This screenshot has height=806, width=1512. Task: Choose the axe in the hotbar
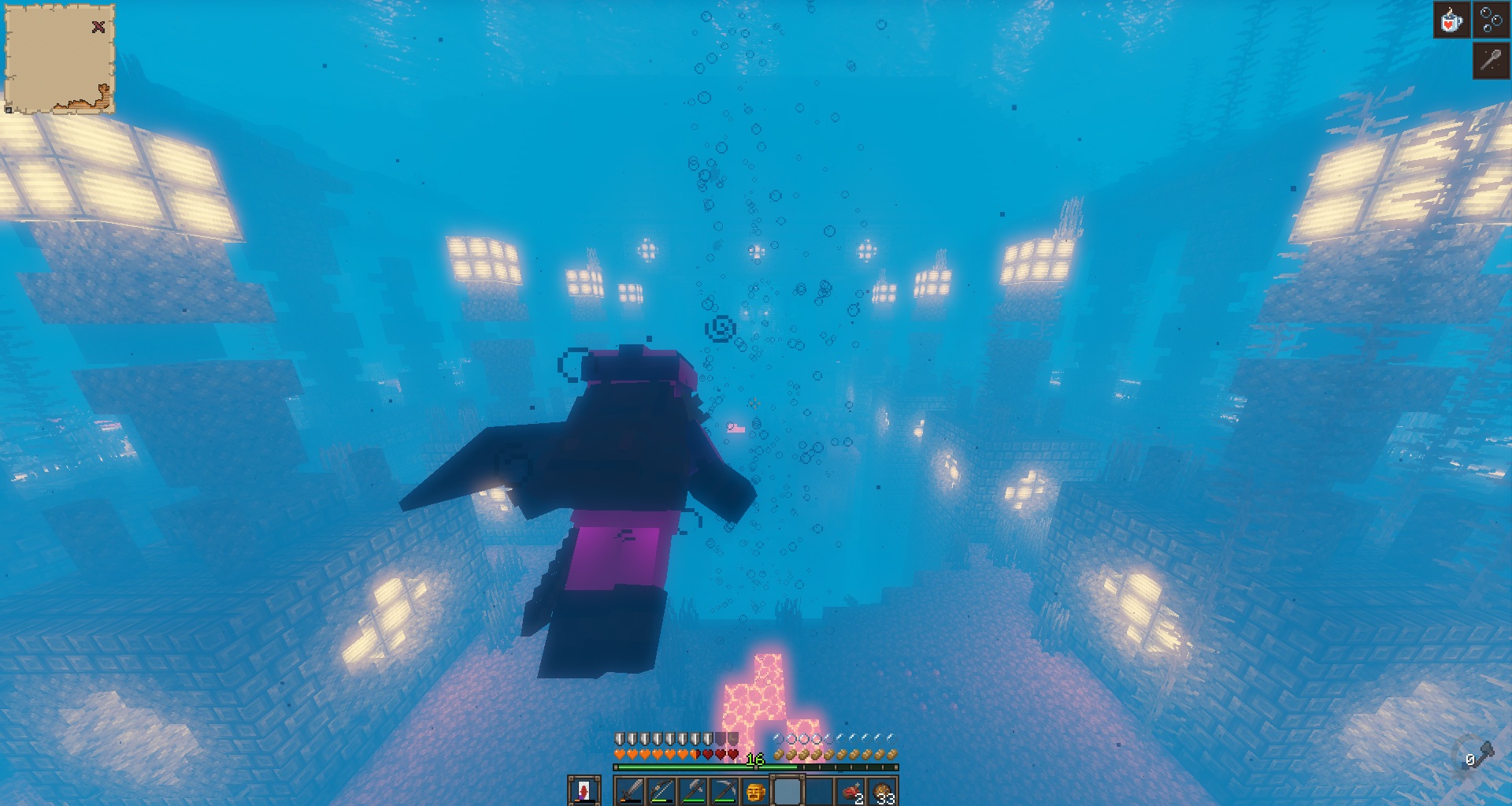click(x=693, y=790)
